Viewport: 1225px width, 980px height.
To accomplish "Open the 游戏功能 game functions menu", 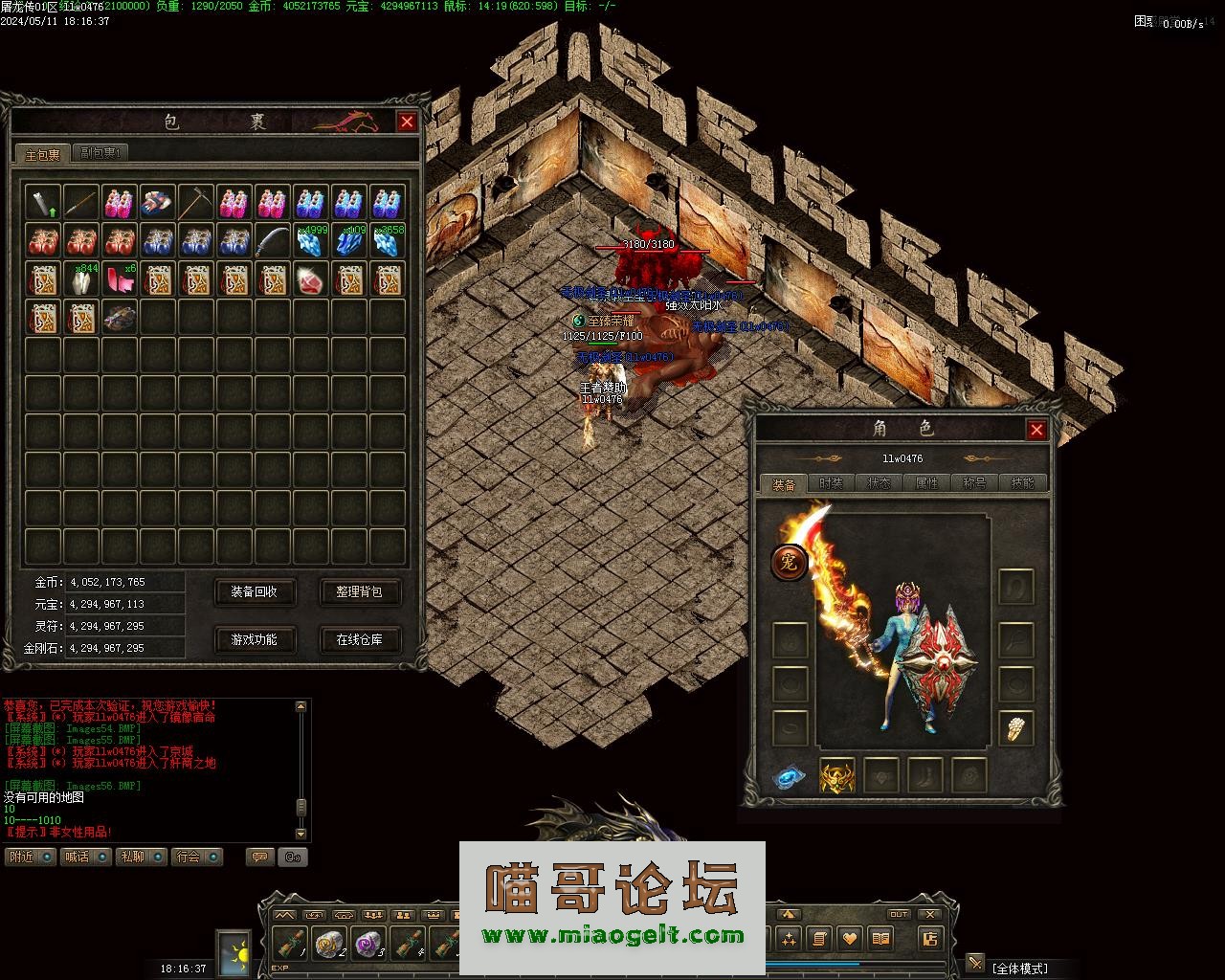I will pyautogui.click(x=254, y=639).
